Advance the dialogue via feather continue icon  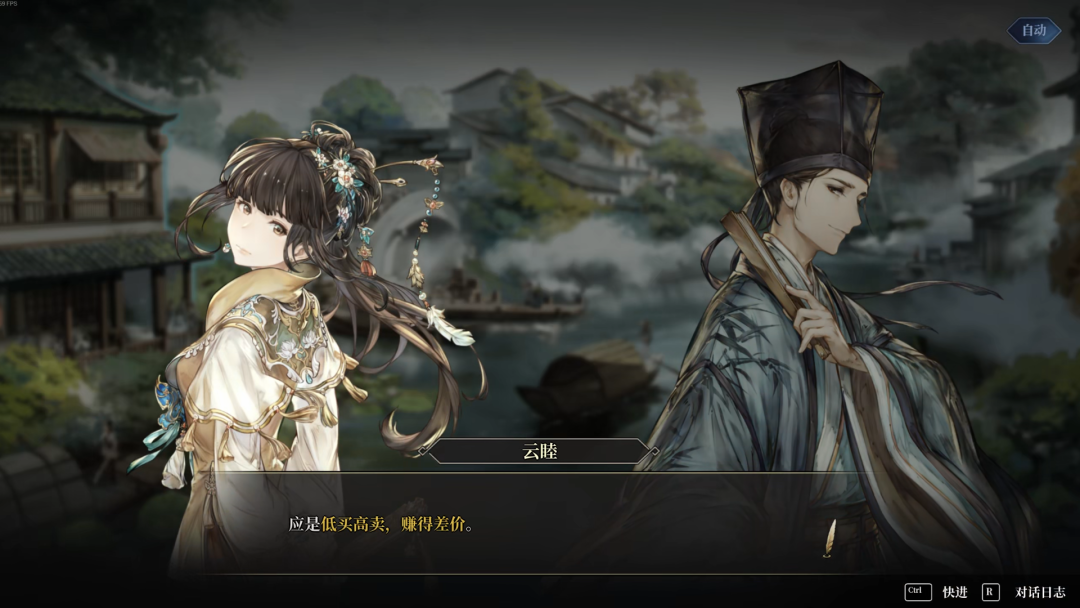click(x=829, y=539)
